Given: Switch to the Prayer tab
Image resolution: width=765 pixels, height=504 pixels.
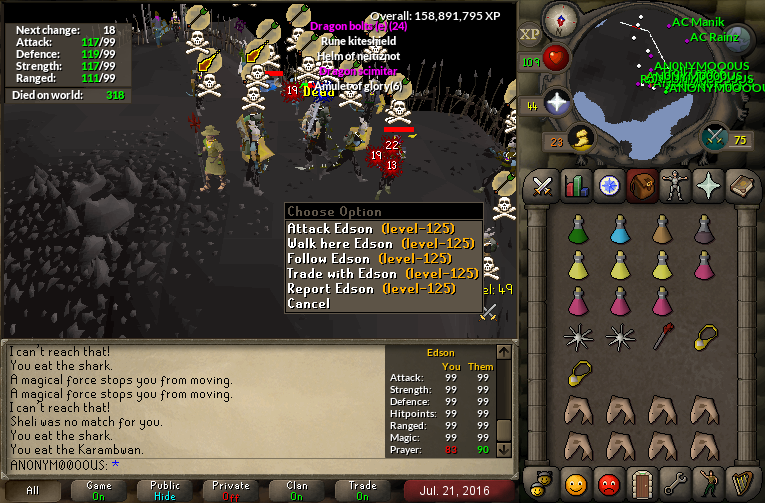Looking at the screenshot, I should [706, 185].
